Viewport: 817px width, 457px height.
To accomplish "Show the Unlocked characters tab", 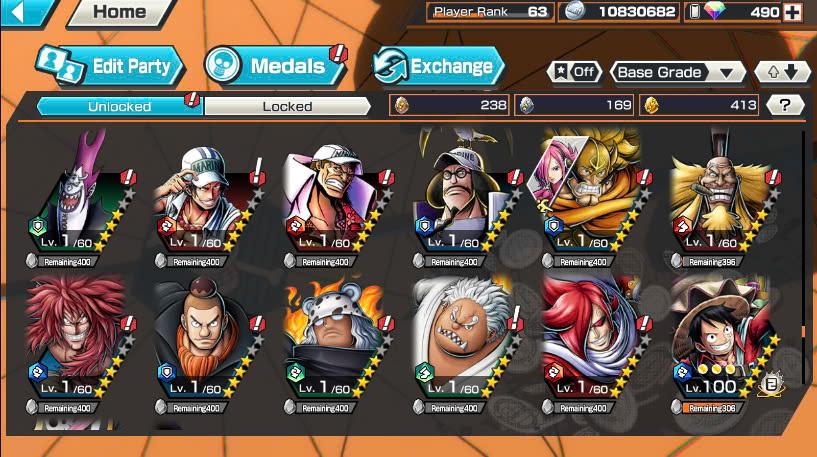I will click(x=119, y=106).
